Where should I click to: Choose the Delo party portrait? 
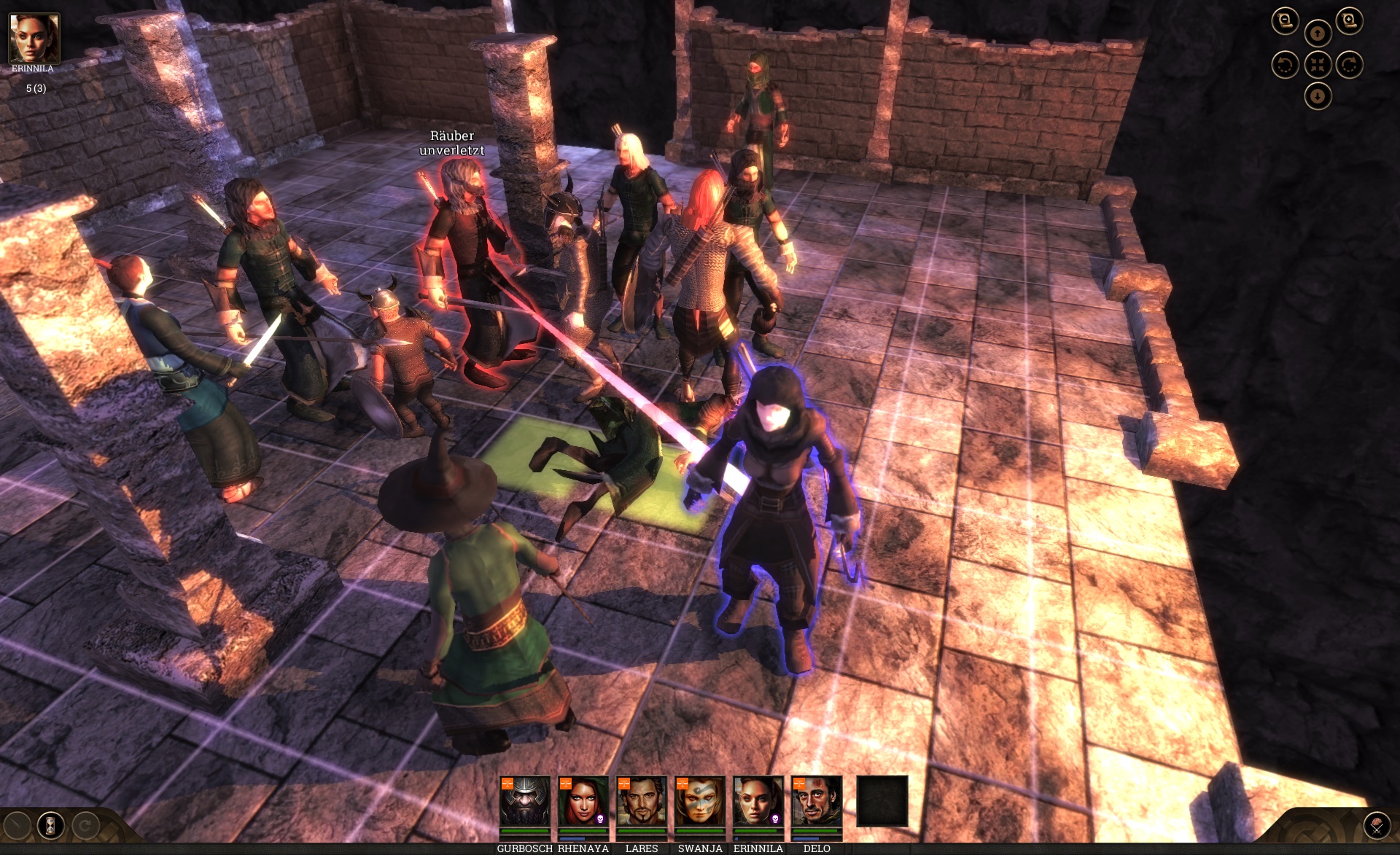pos(816,801)
